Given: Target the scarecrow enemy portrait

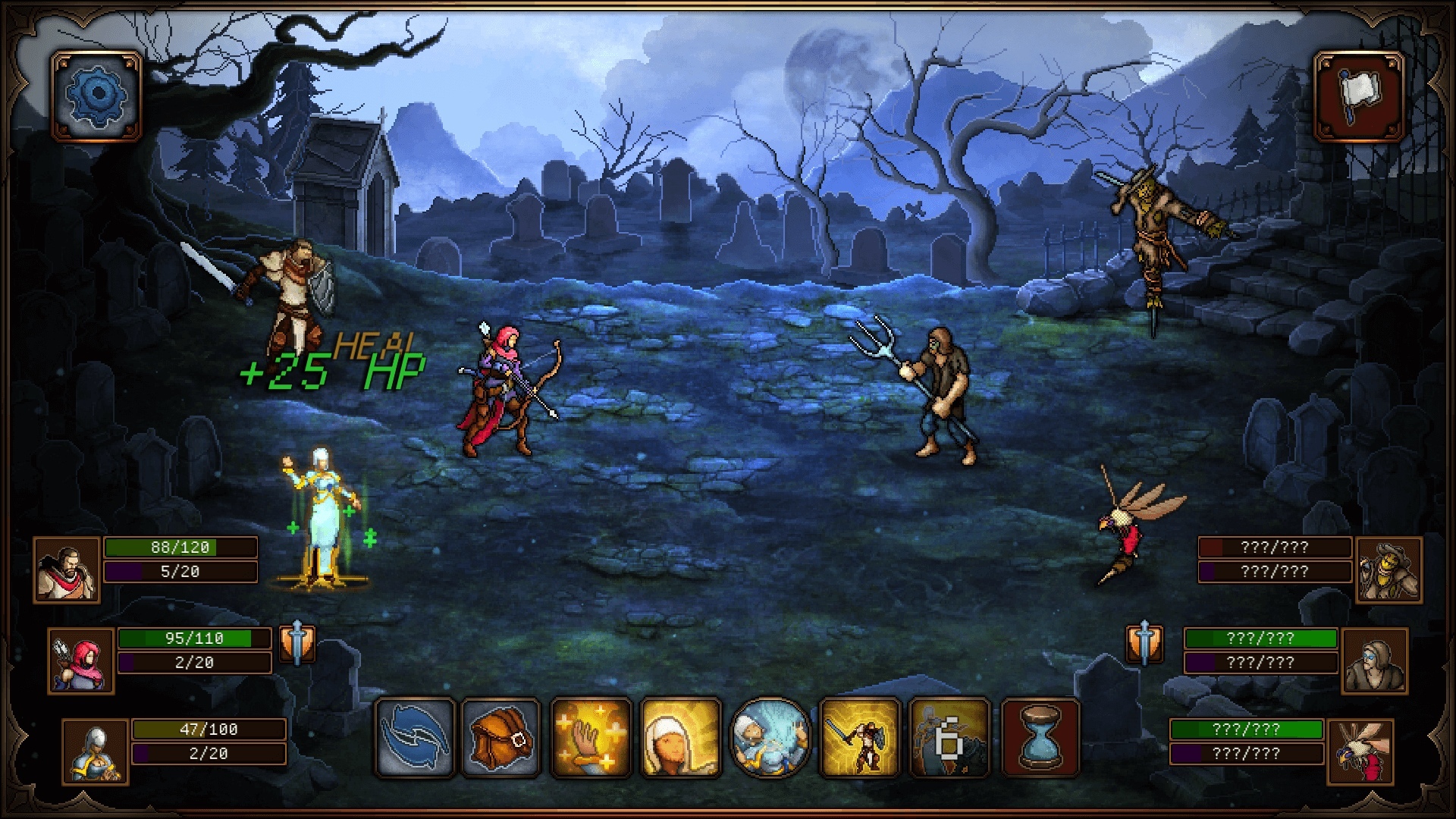Looking at the screenshot, I should pyautogui.click(x=1389, y=570).
